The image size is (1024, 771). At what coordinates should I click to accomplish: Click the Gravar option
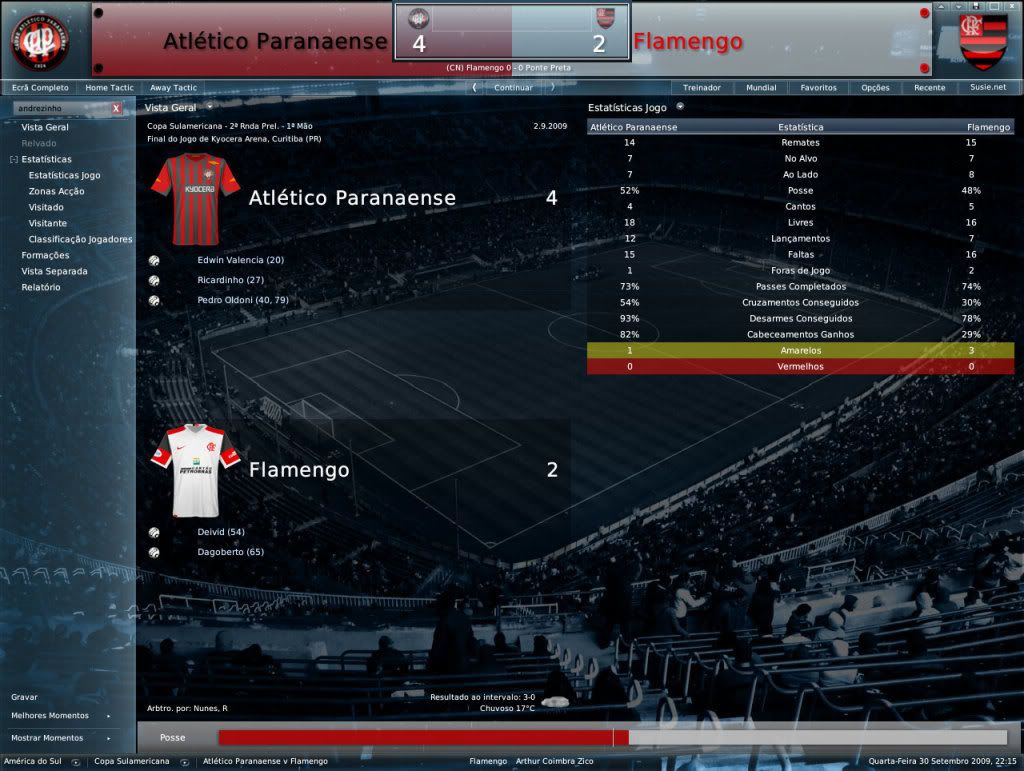click(25, 697)
